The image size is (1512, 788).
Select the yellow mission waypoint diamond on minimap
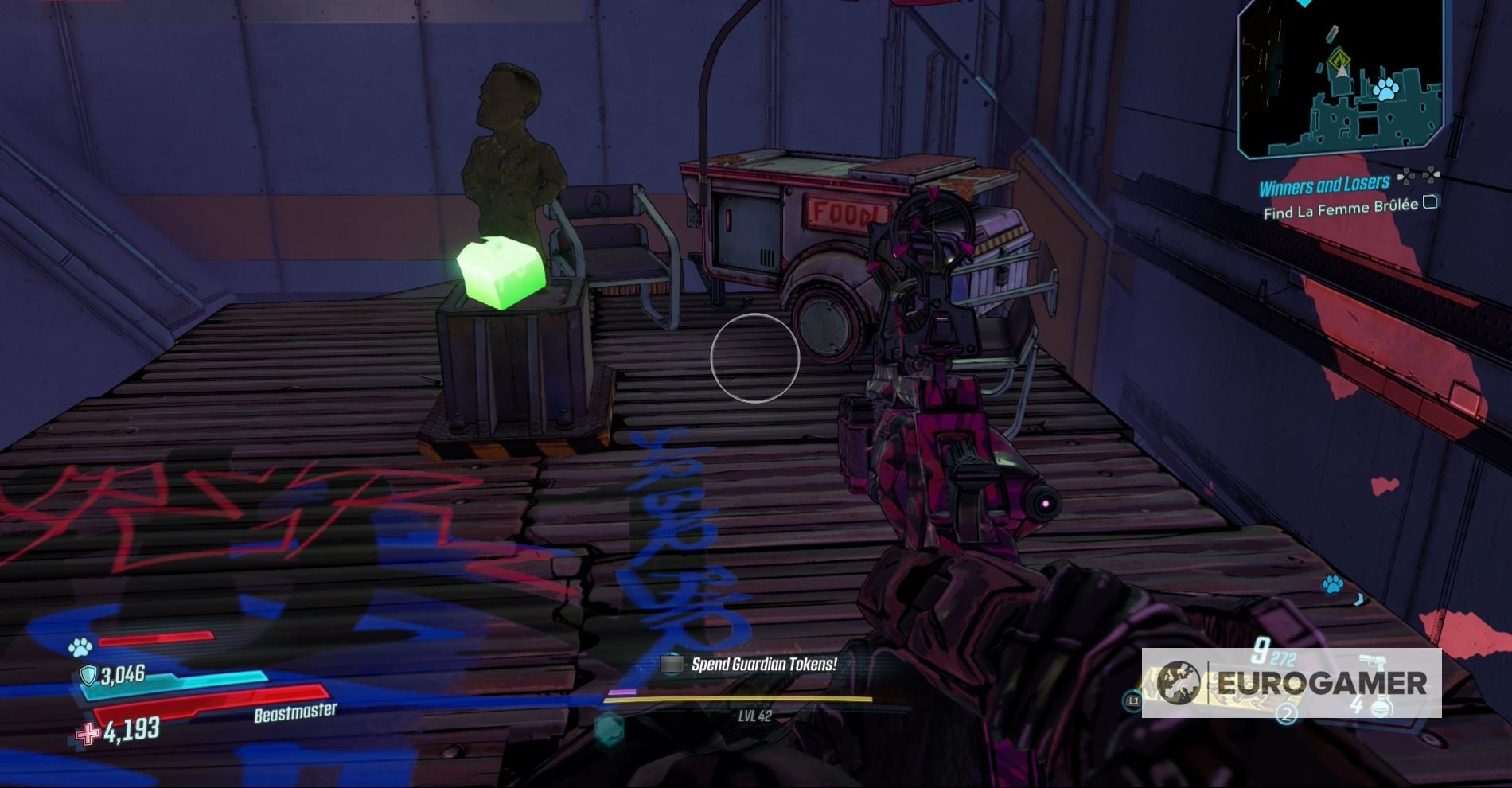1339,58
